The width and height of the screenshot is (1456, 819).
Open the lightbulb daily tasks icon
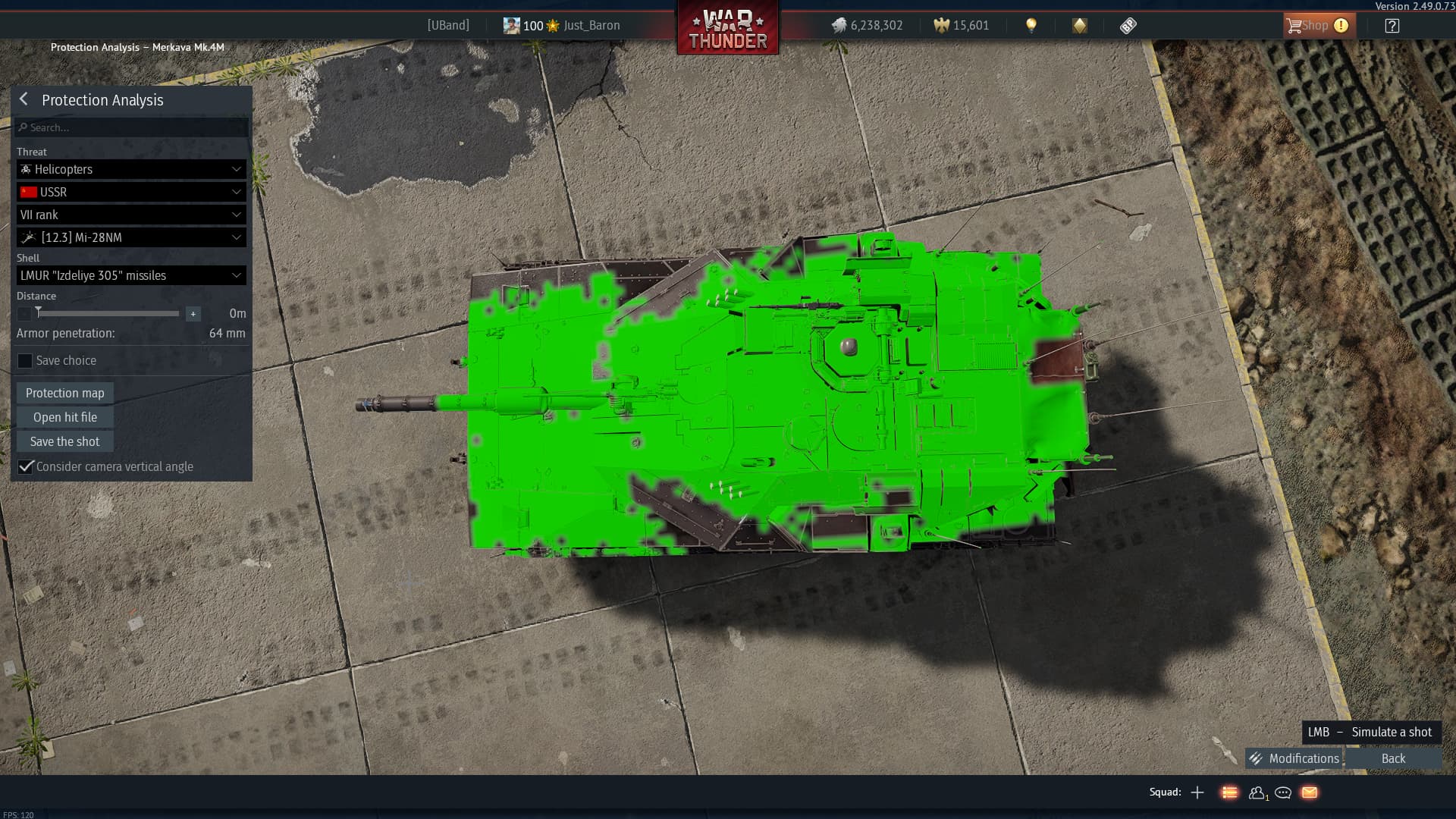click(1031, 25)
